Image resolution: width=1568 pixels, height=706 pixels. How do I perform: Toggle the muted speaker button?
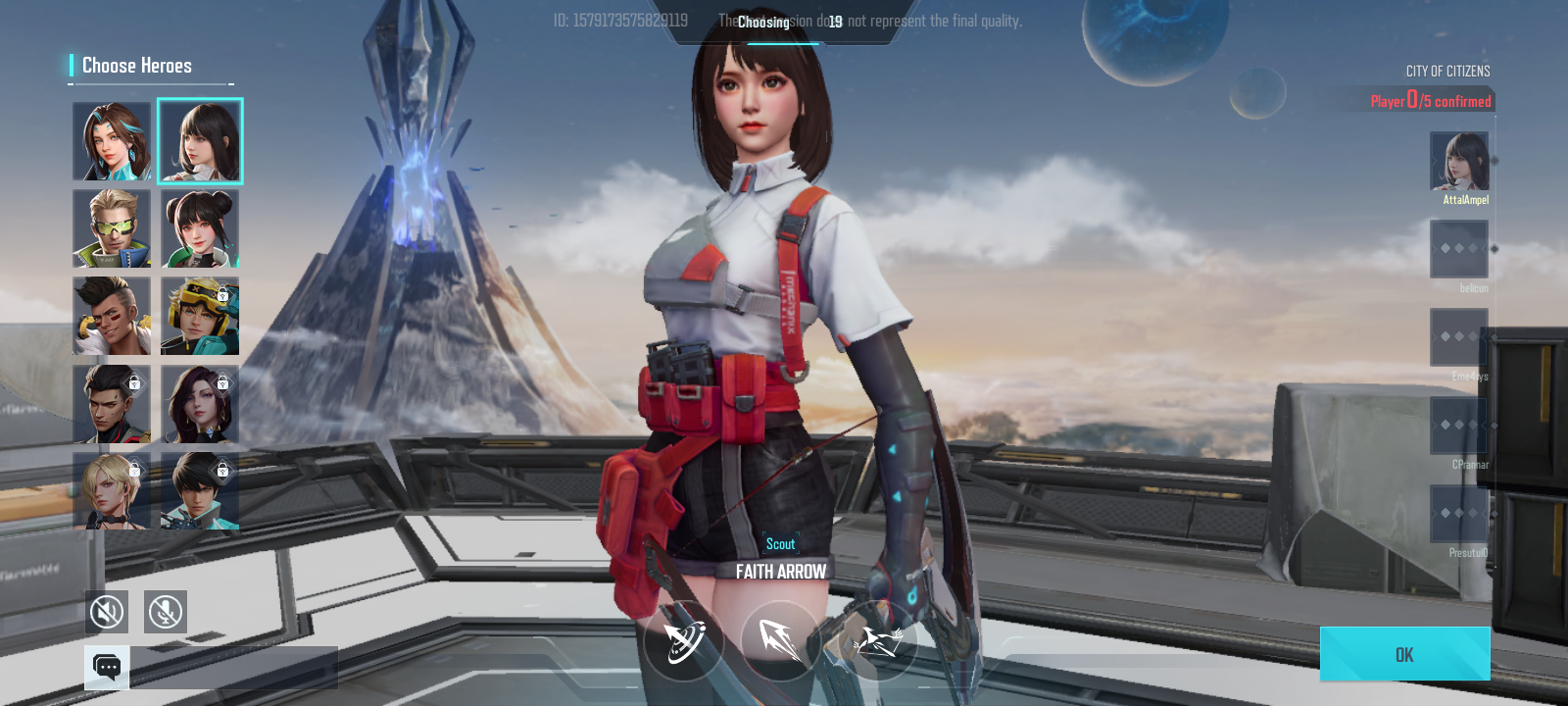point(107,612)
